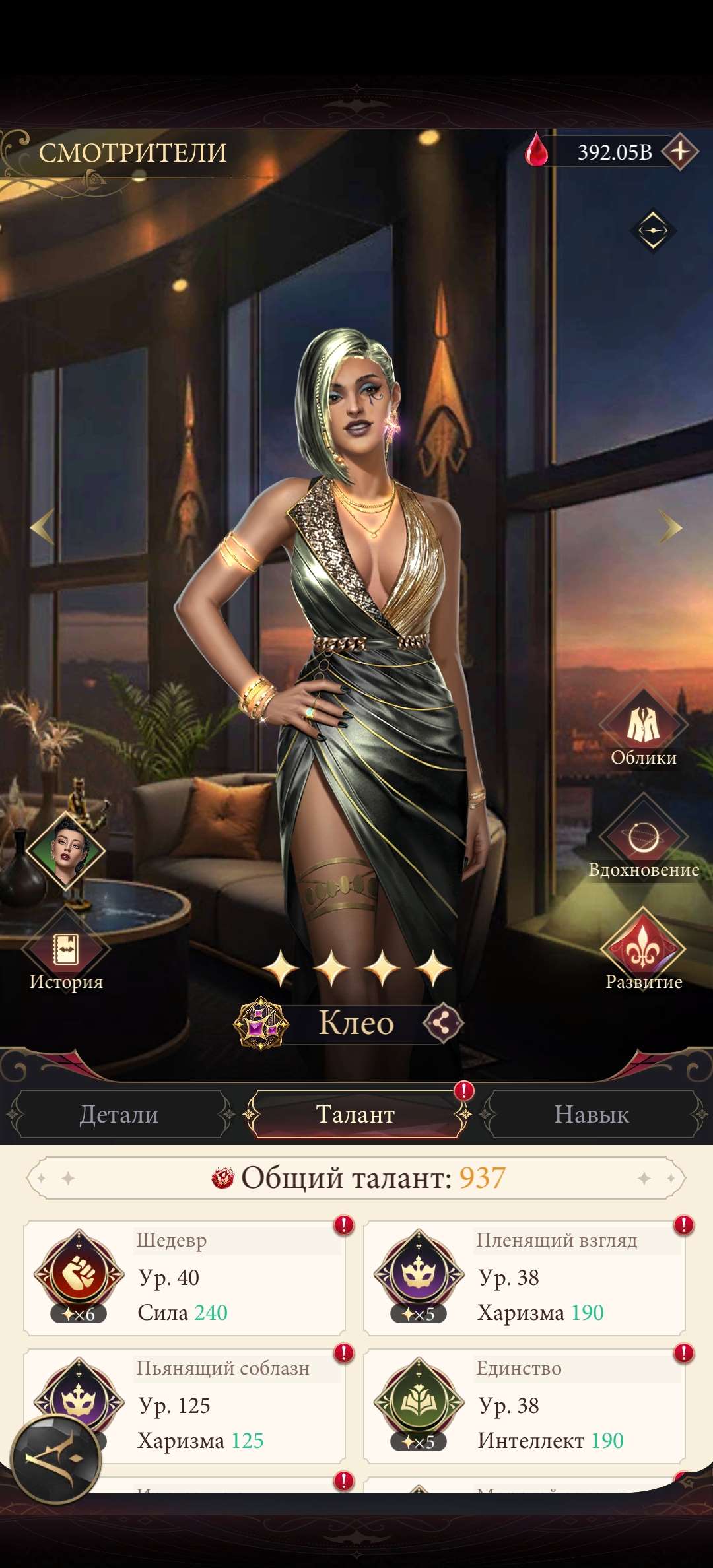Show the previous character with left arrow
Viewport: 713px width, 1568px height.
pyautogui.click(x=43, y=527)
